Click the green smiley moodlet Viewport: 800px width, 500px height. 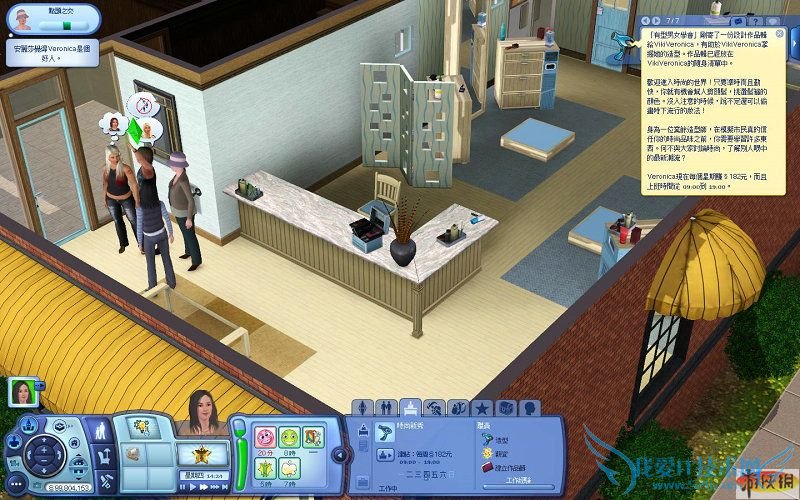coord(288,436)
